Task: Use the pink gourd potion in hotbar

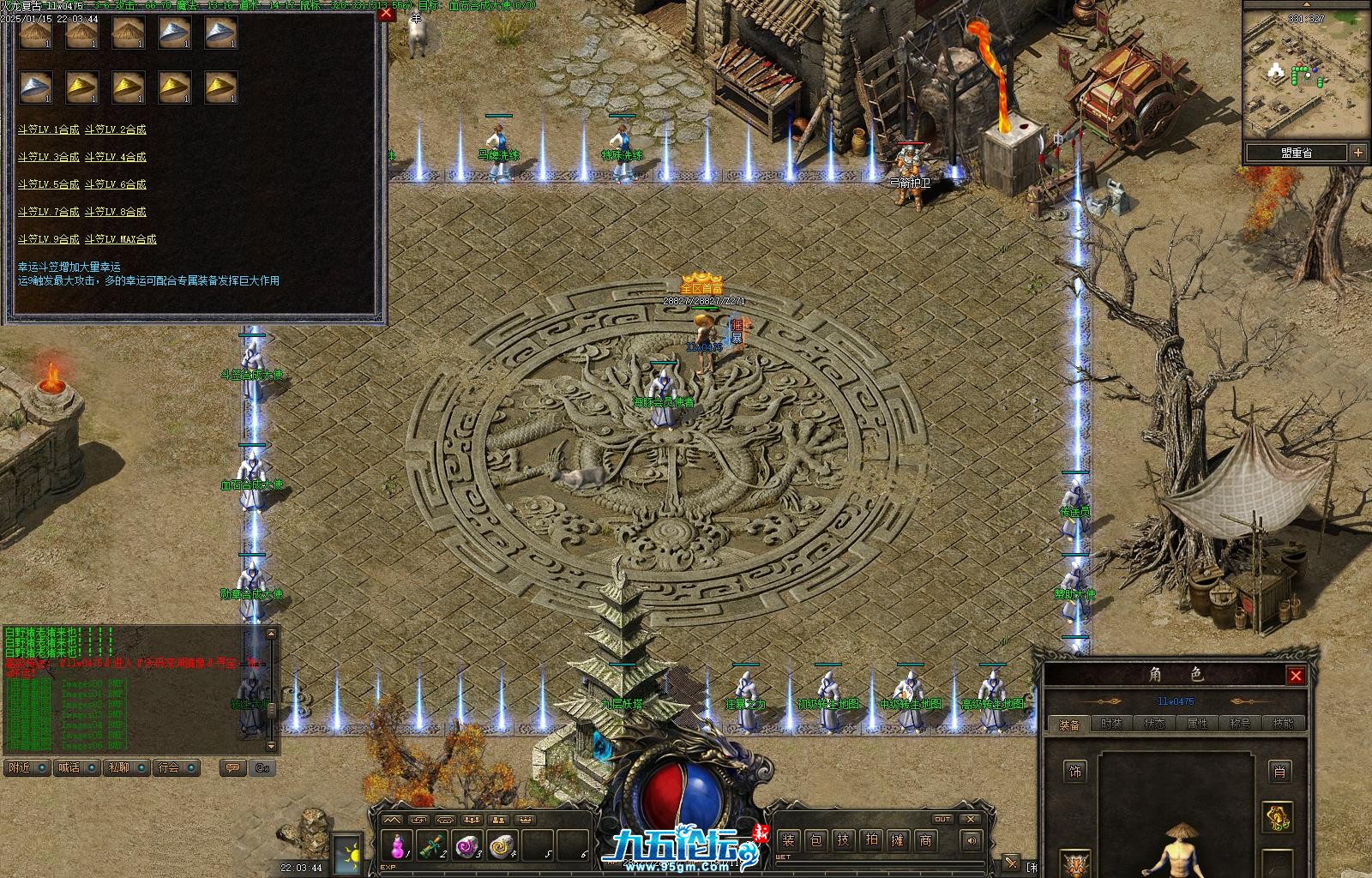Action: coord(396,847)
